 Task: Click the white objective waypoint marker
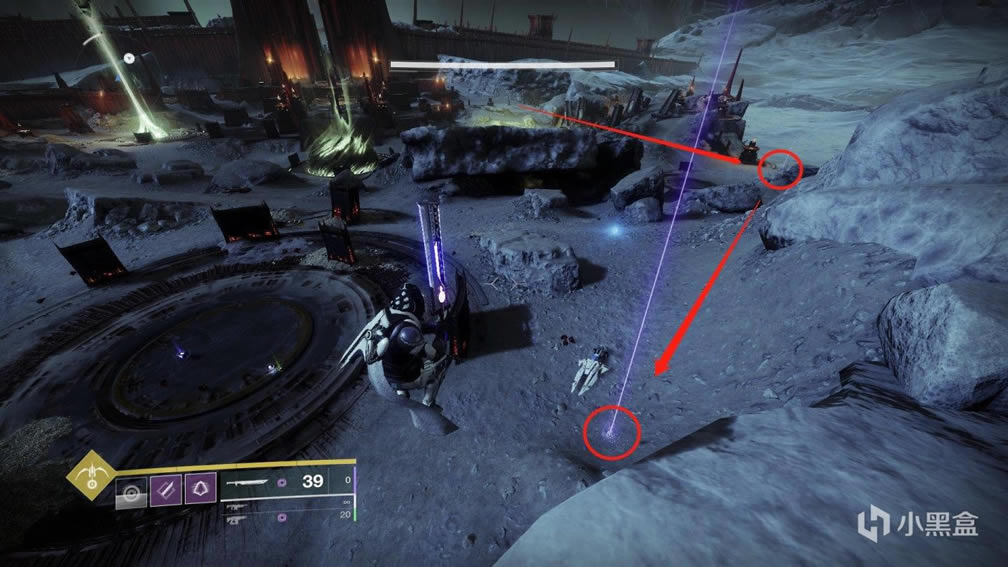pos(129,59)
